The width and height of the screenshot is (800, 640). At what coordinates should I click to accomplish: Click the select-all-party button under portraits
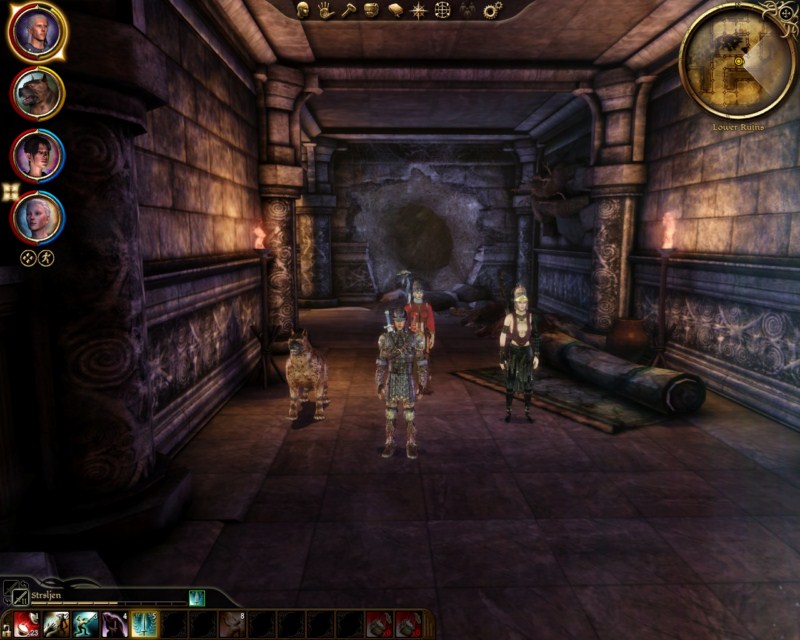coord(29,257)
